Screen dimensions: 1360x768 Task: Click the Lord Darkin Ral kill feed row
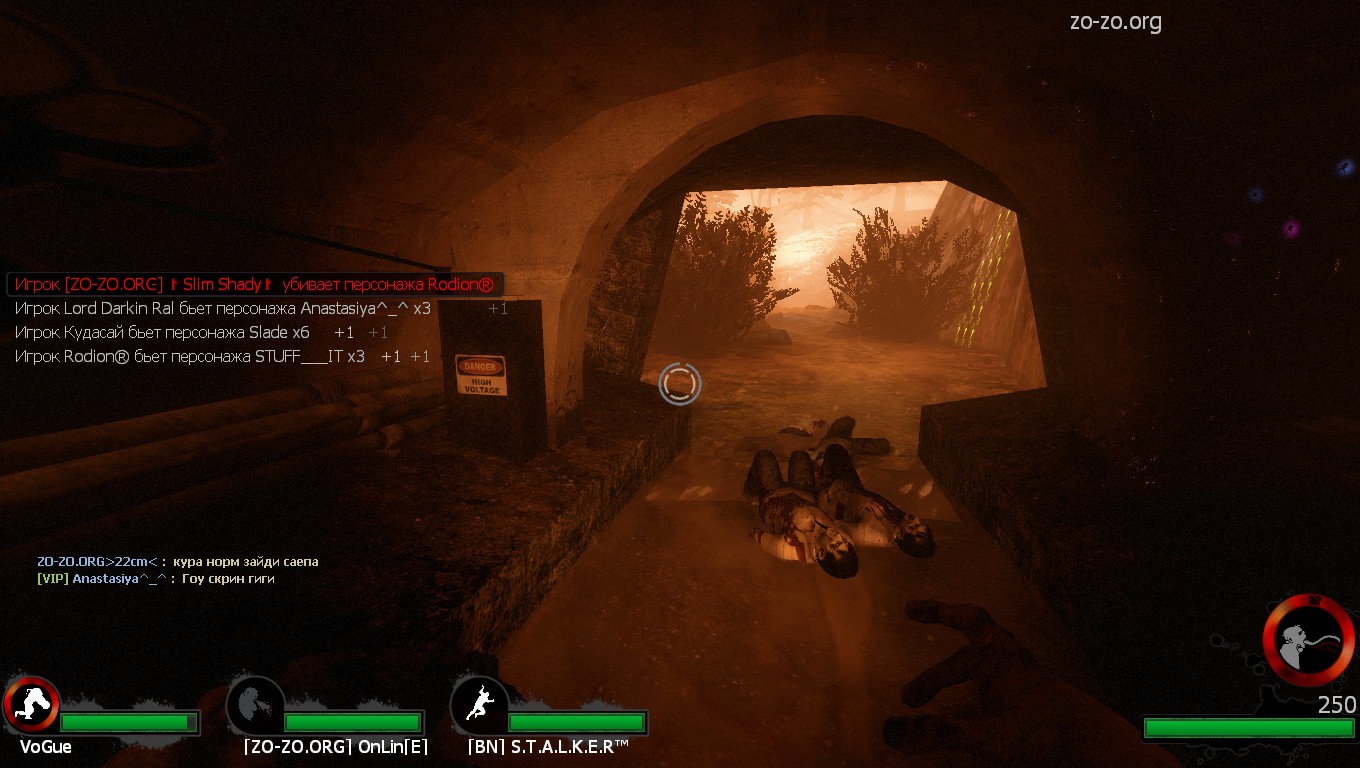pos(222,309)
